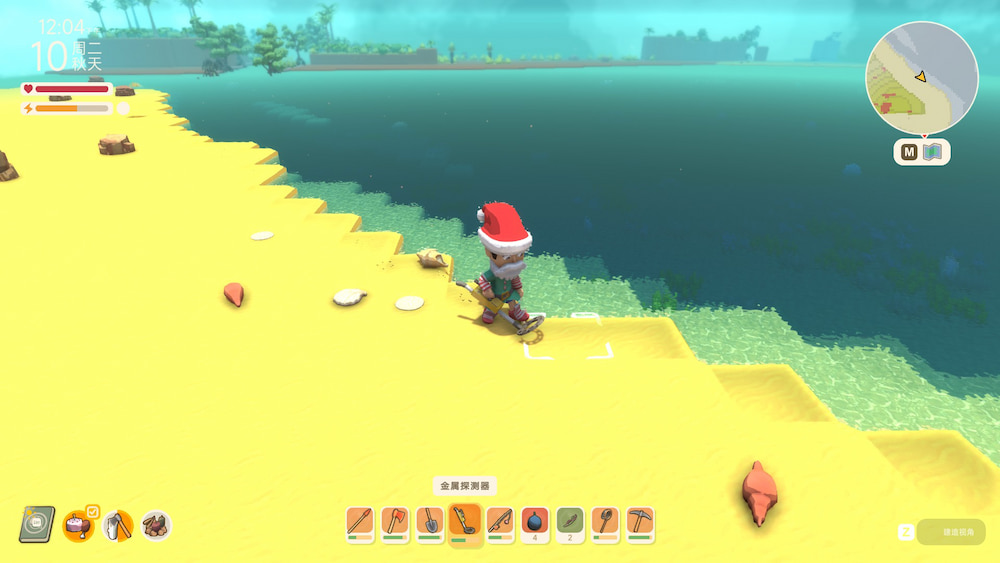Choose the pickaxe in the hotbar
This screenshot has width=1000, height=563.
640,522
